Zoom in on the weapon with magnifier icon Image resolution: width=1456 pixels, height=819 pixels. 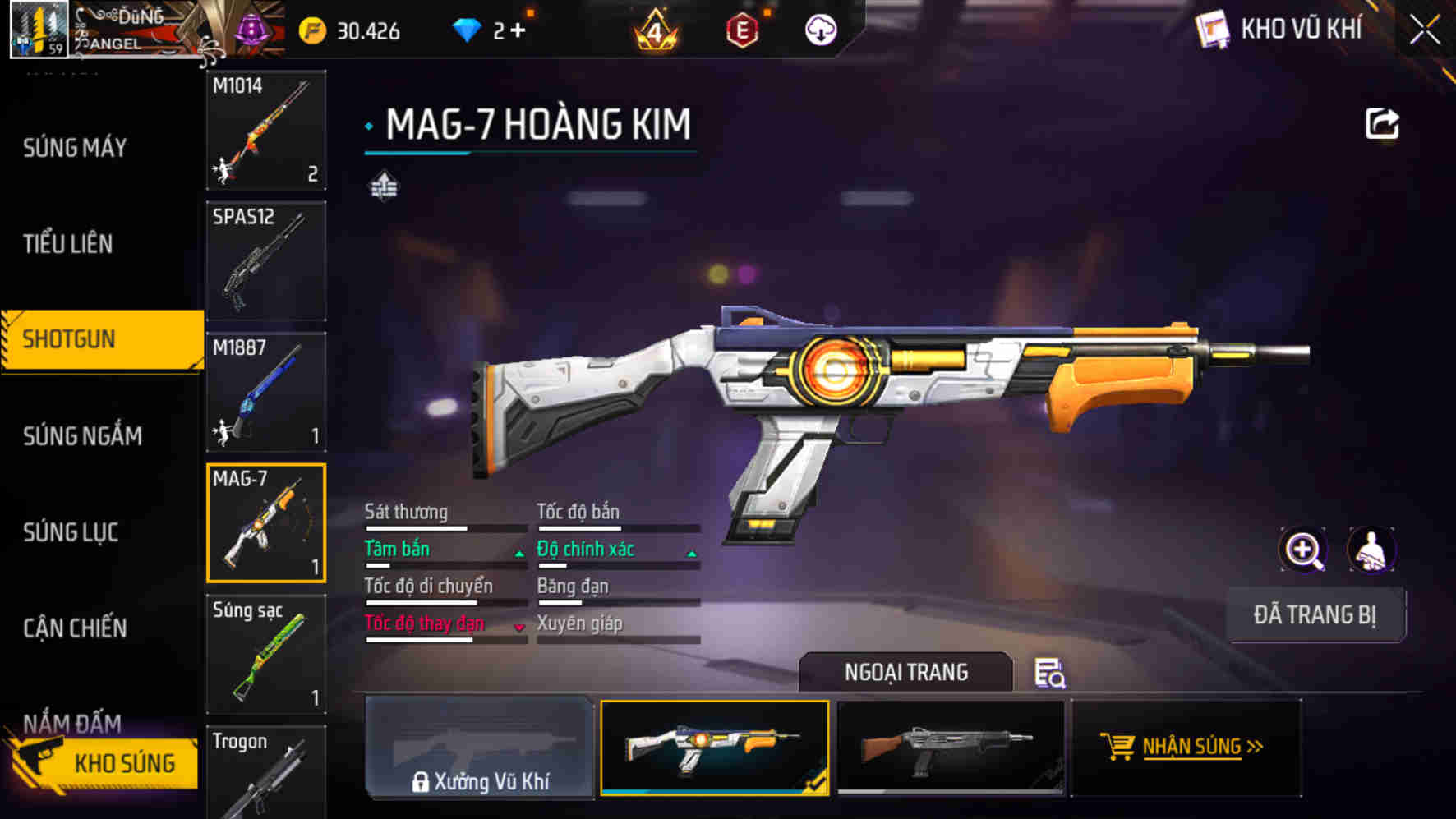(x=1303, y=550)
